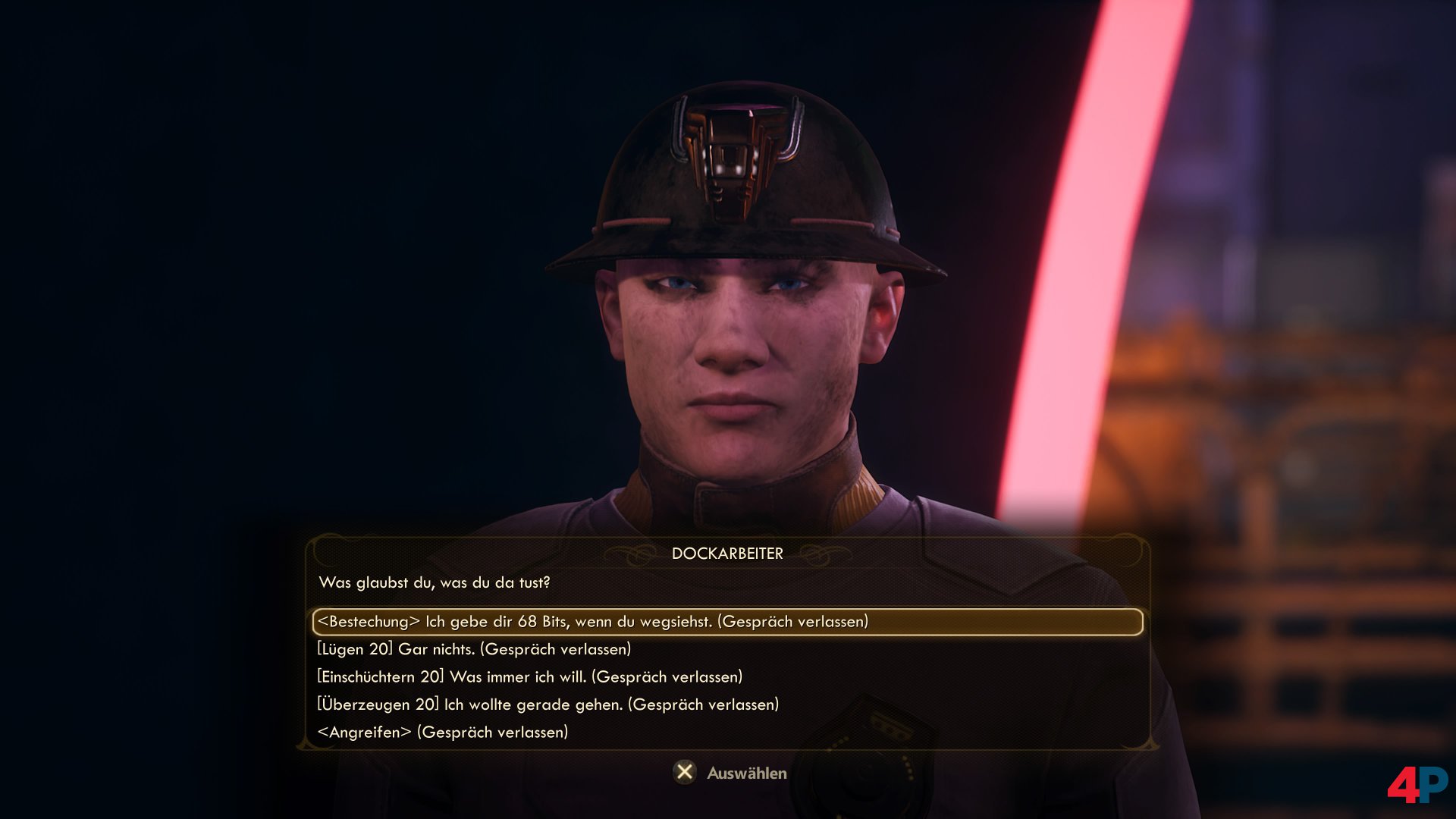
Task: Choose the Bestechung 68 Bits reply
Action: pyautogui.click(x=593, y=622)
